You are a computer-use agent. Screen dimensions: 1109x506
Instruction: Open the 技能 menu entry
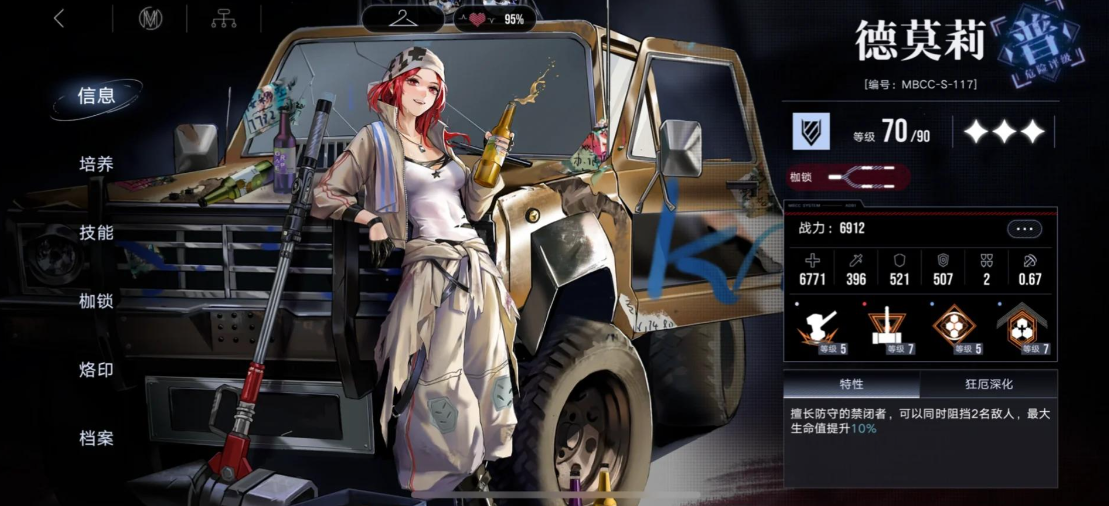(x=97, y=233)
